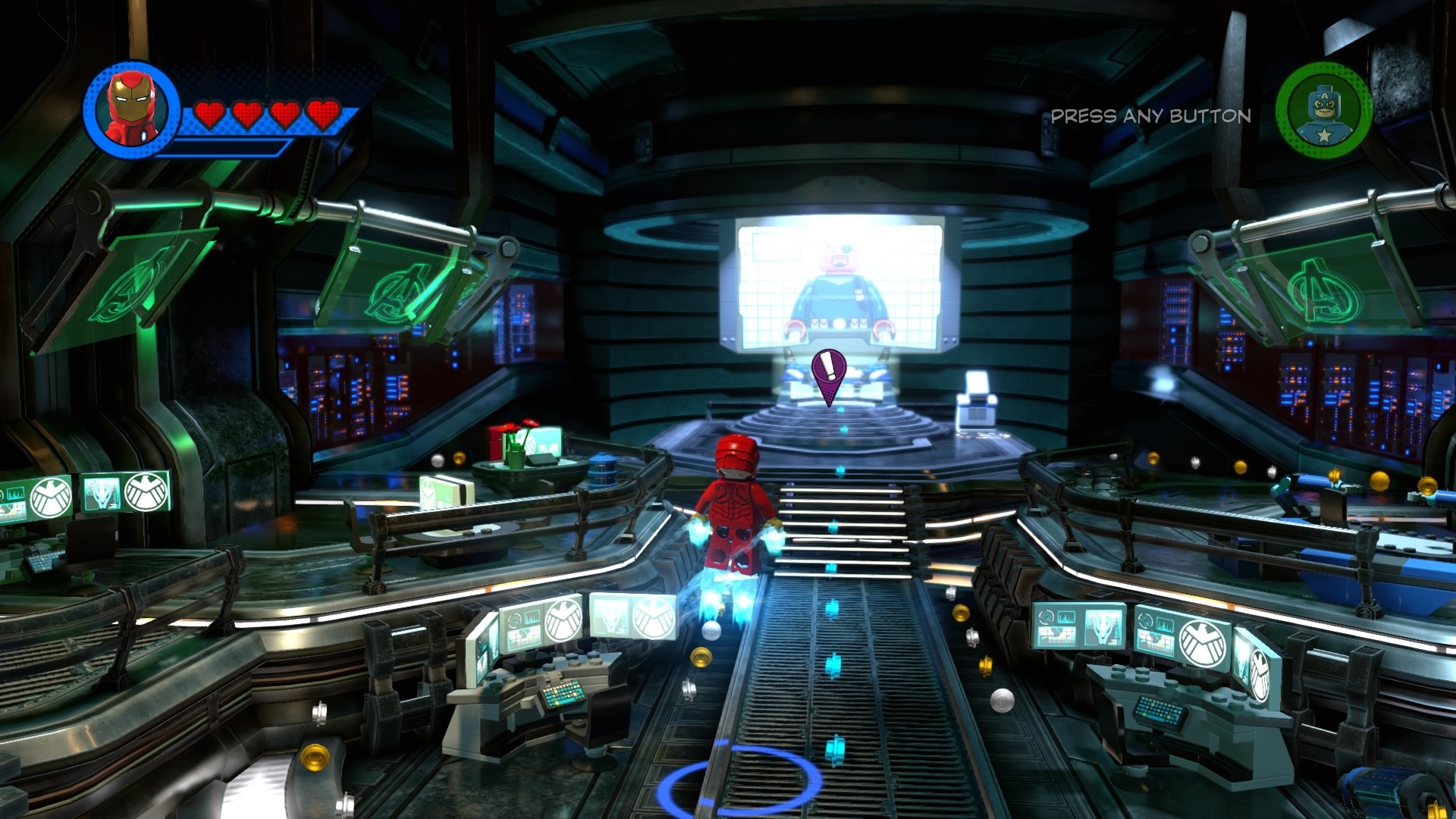This screenshot has width=1456, height=819.
Task: Click the purple exclamation mission marker
Action: (x=828, y=373)
